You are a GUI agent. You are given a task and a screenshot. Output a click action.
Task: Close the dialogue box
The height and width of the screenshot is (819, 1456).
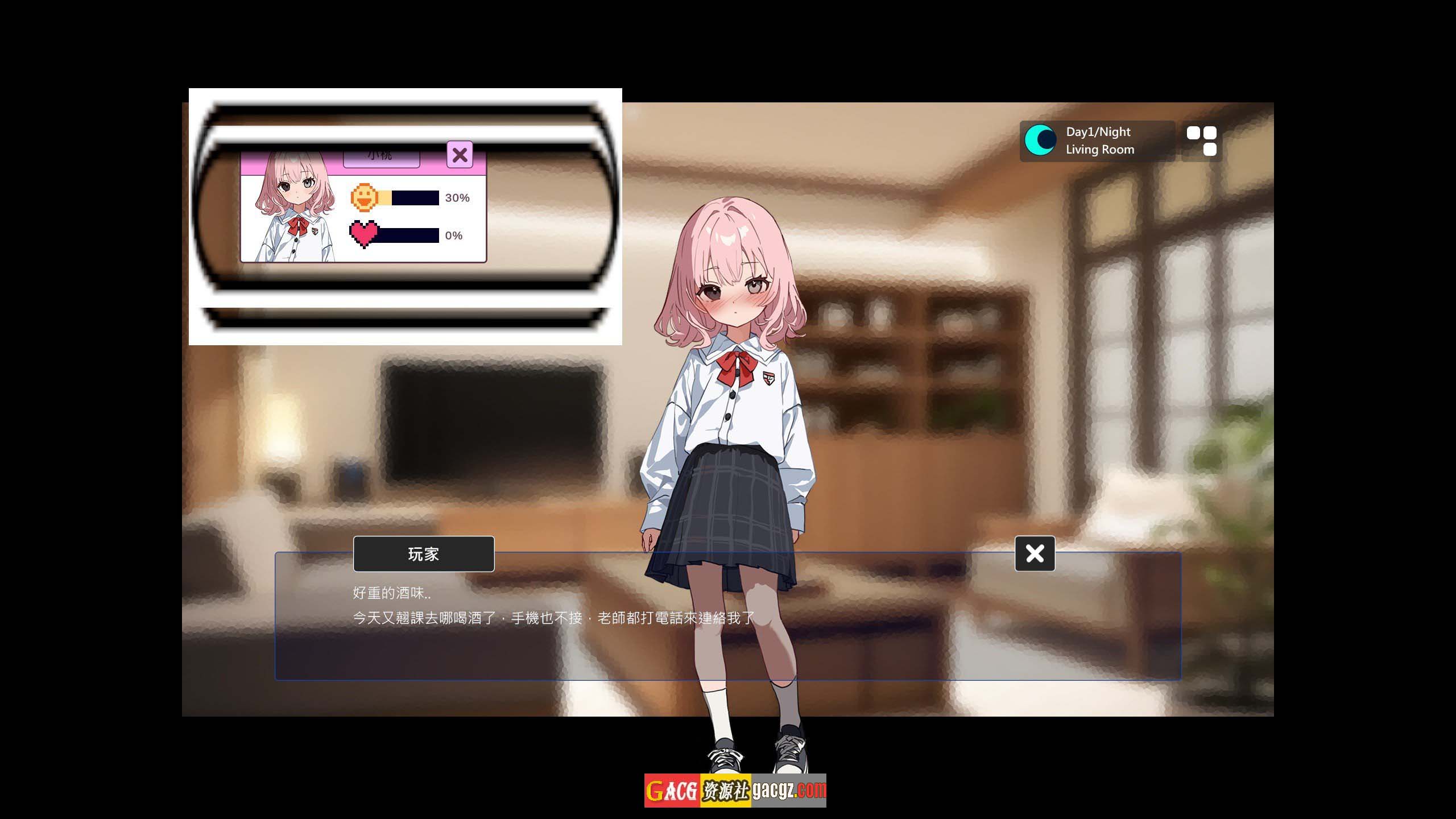[x=1035, y=553]
